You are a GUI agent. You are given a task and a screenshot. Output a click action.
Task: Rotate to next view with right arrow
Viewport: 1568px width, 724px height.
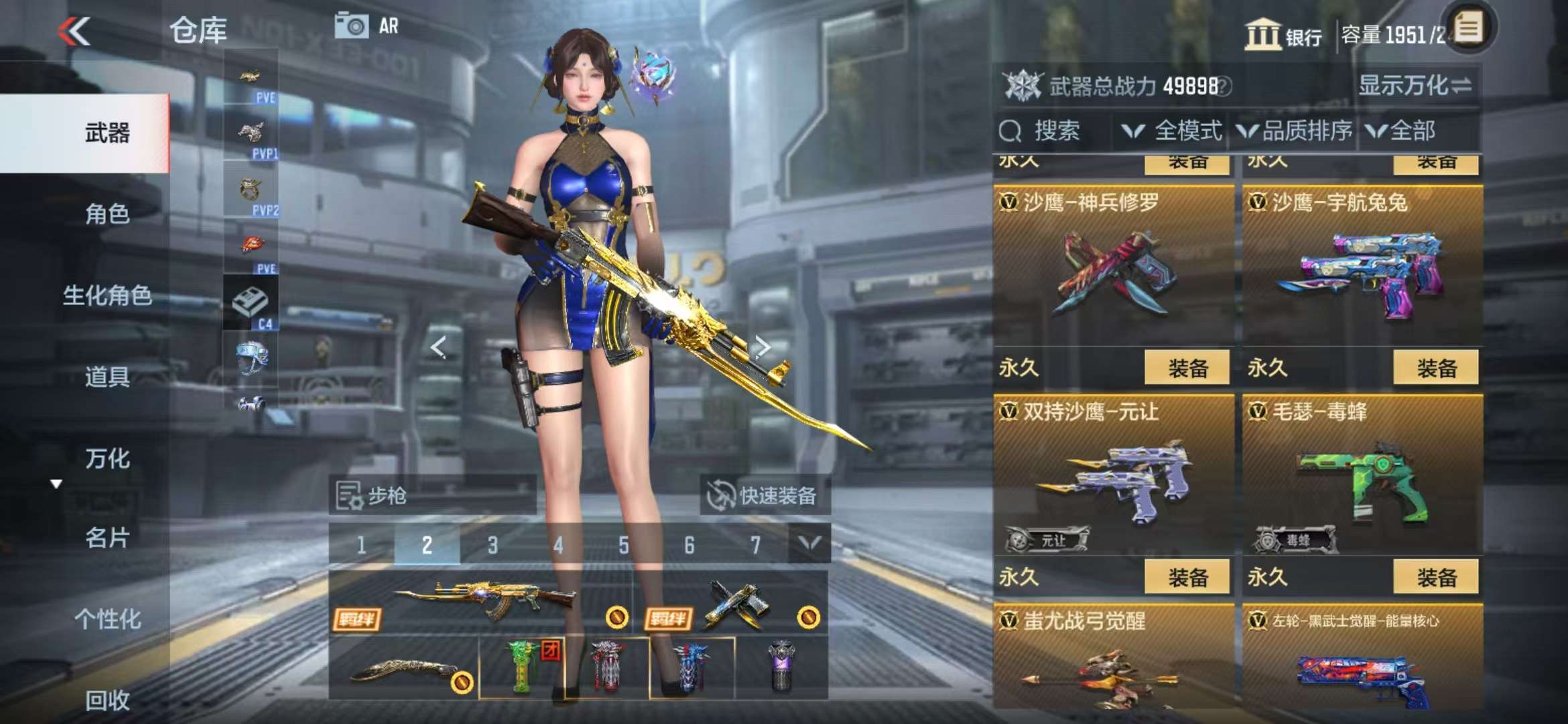point(763,347)
